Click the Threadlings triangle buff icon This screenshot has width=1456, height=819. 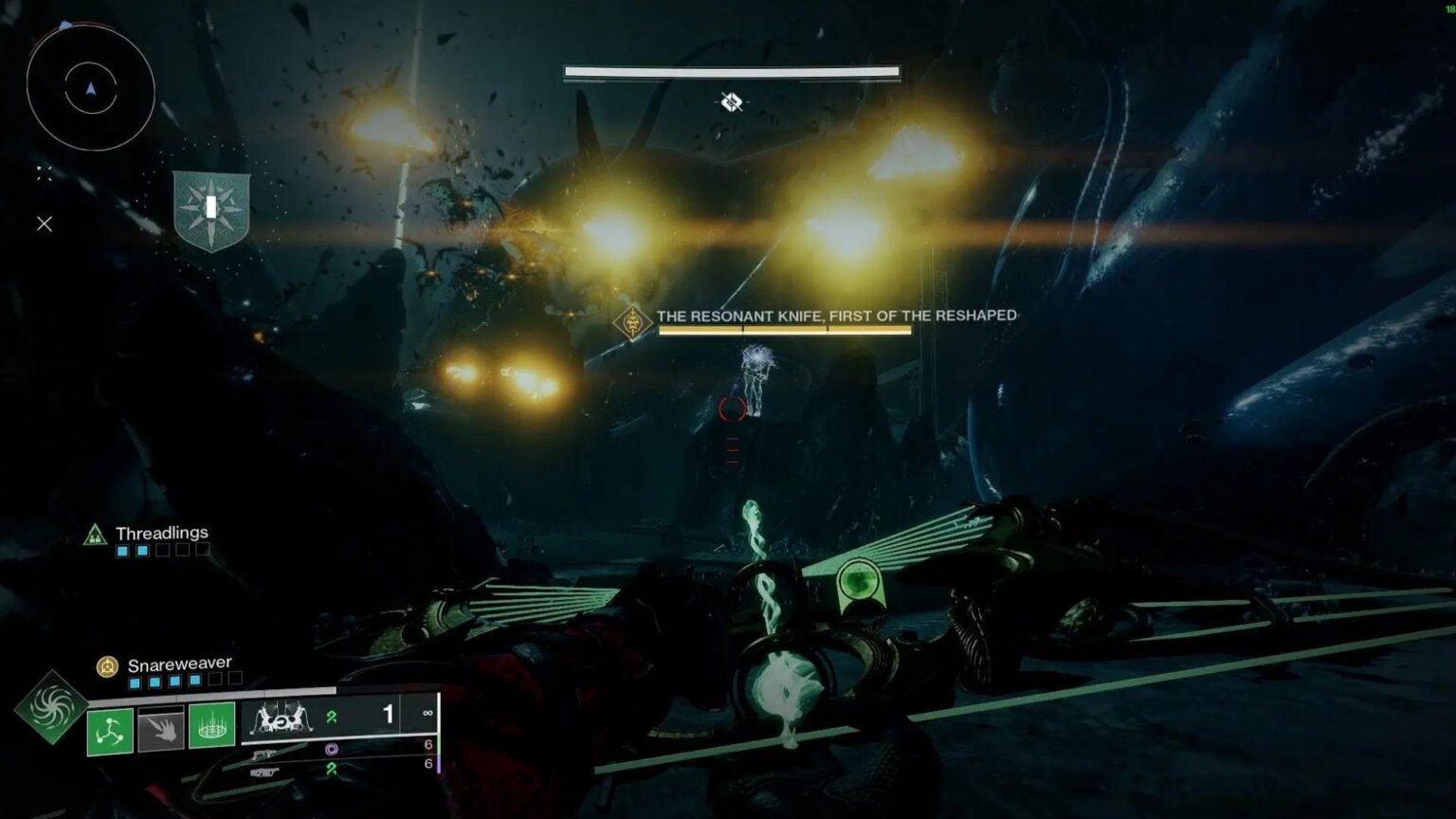pos(94,535)
